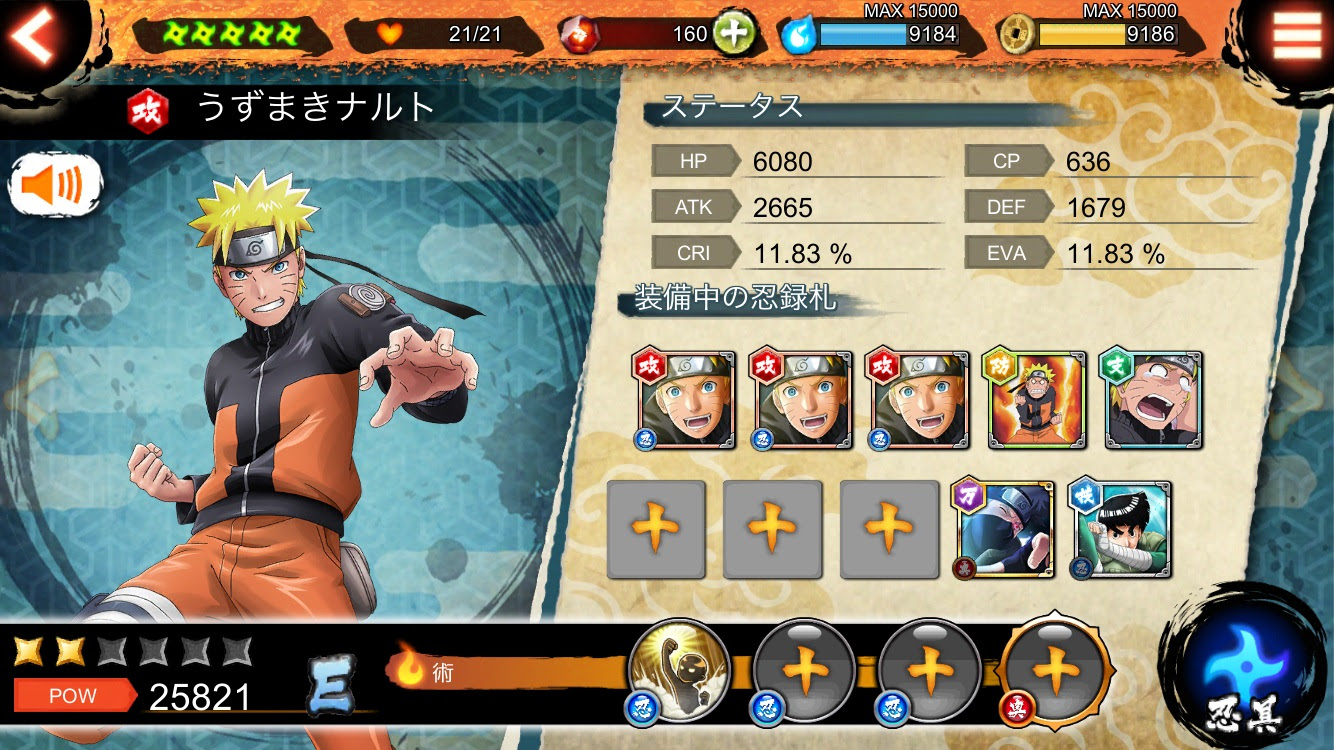Toggle the character voice speaker button
This screenshot has width=1334, height=750.
point(56,185)
